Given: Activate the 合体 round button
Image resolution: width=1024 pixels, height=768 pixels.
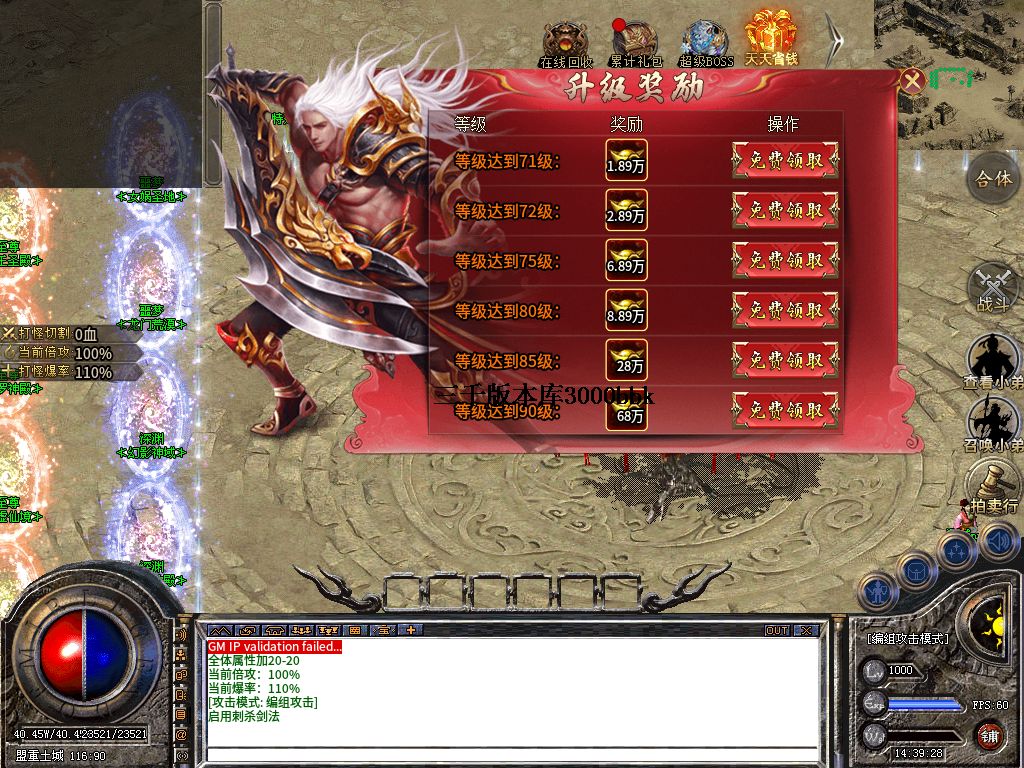Looking at the screenshot, I should click(993, 181).
